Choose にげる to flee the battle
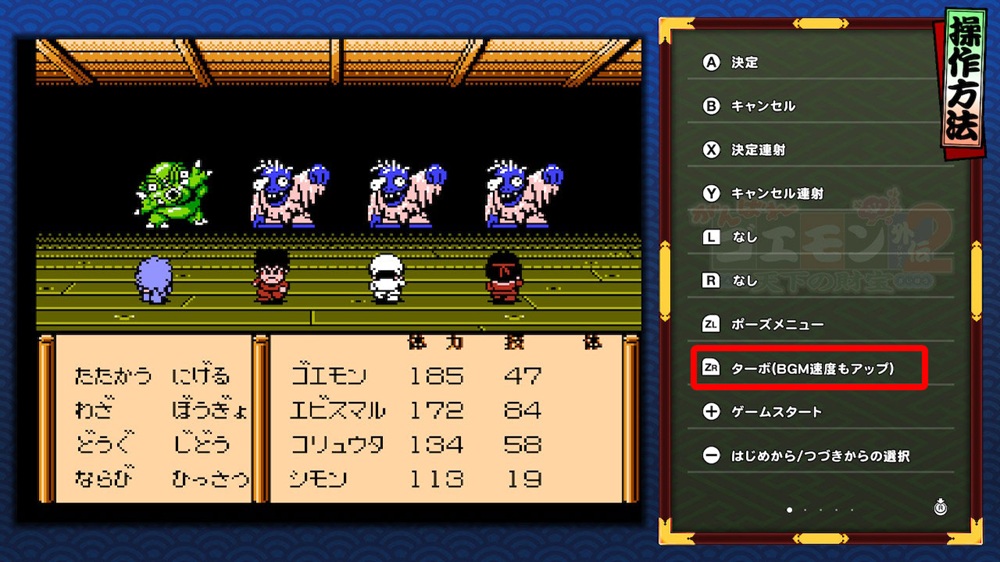Viewport: 1000px width, 562px height. point(201,376)
